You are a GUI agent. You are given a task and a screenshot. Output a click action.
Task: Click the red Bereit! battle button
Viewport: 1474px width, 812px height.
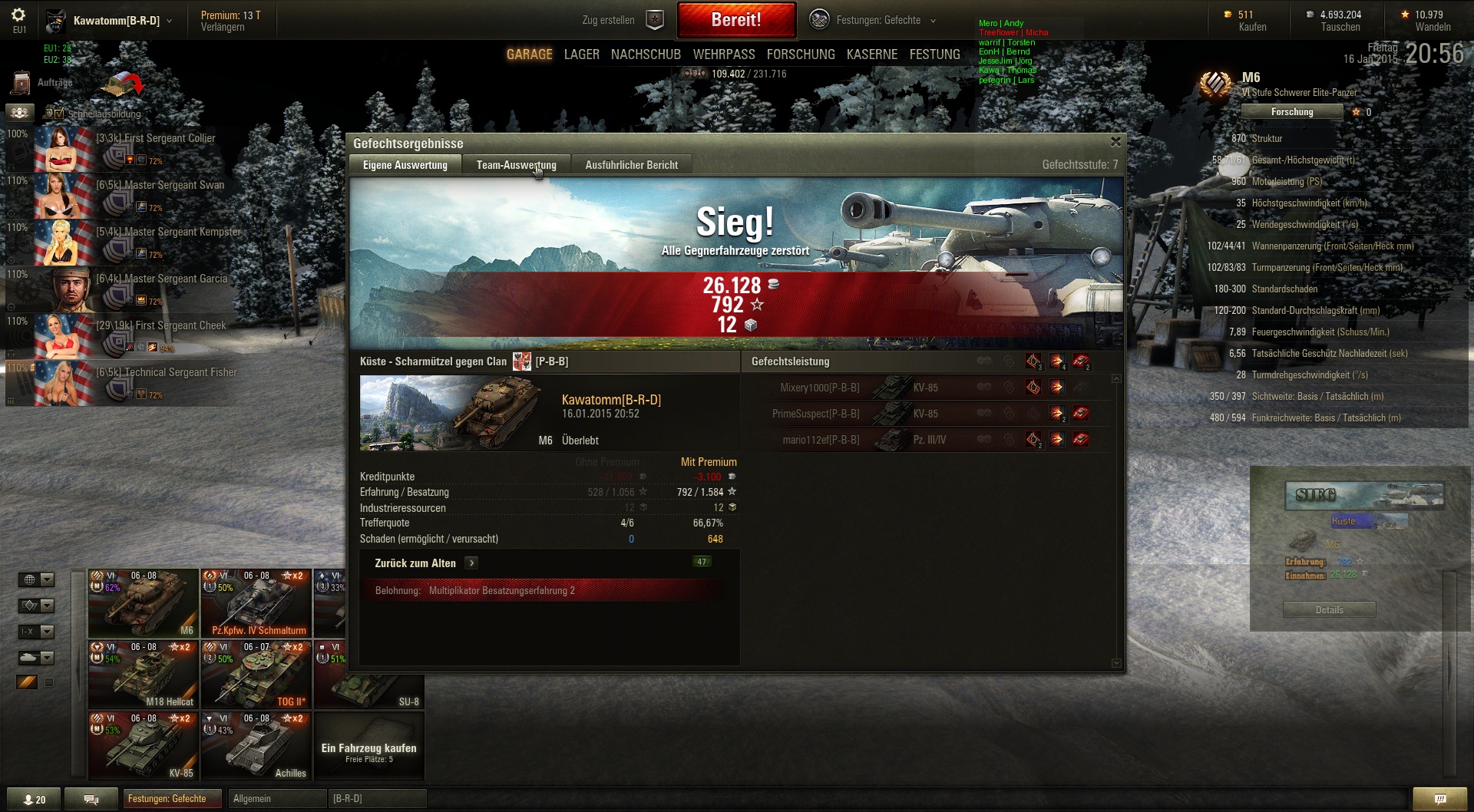point(736,20)
